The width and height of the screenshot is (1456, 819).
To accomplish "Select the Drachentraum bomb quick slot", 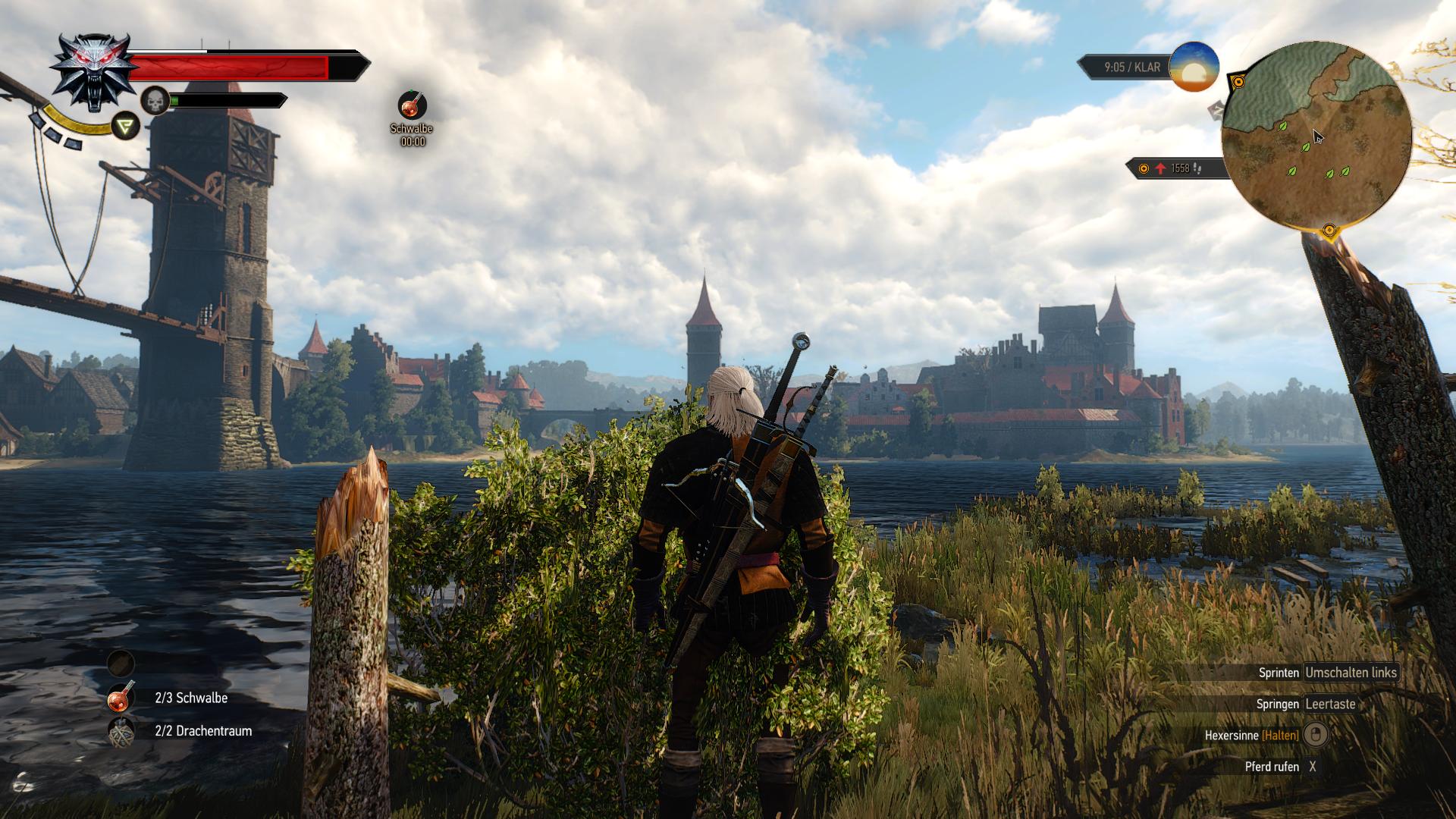I will (121, 732).
